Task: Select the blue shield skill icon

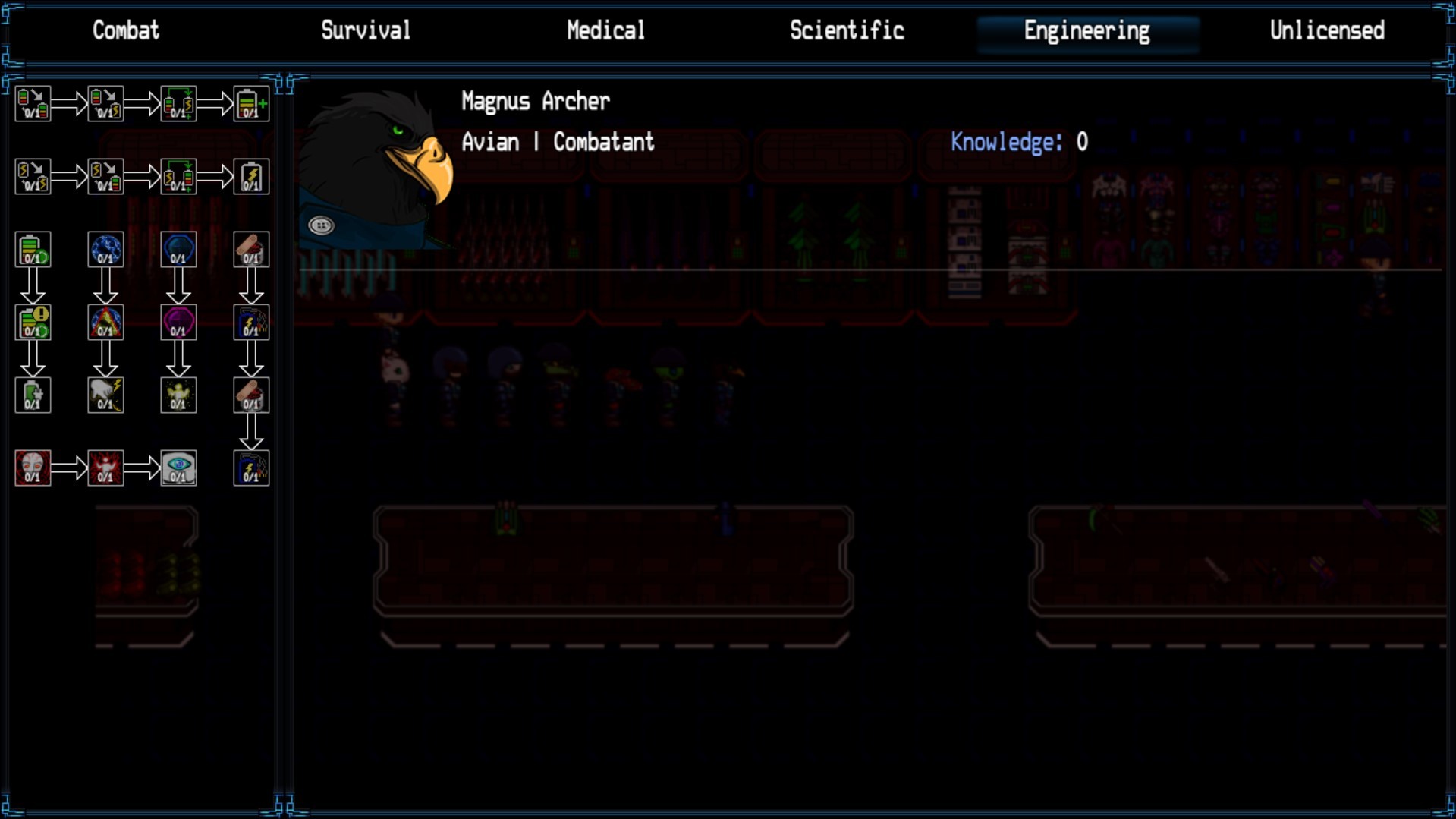Action: [178, 250]
